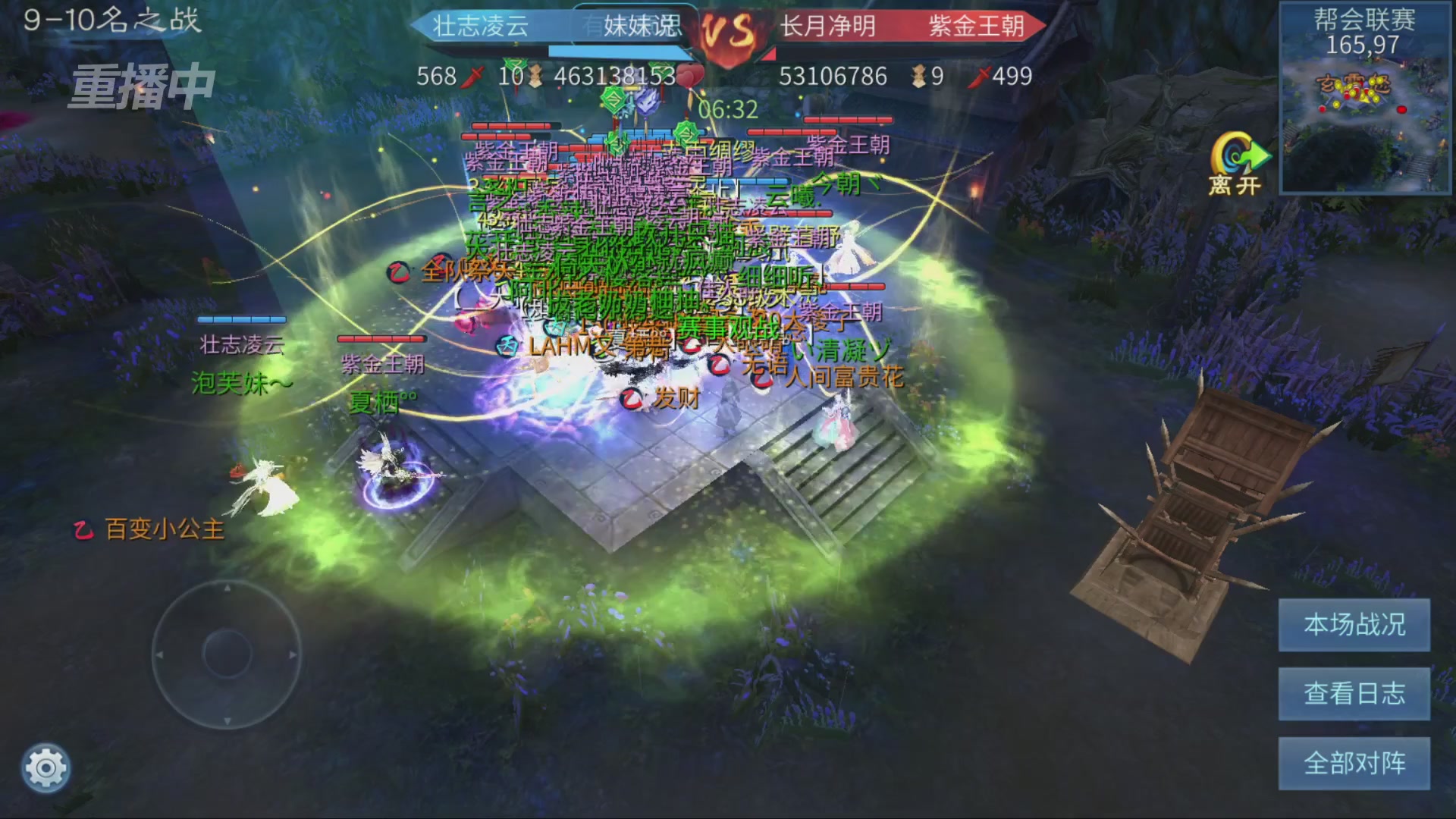The width and height of the screenshot is (1456, 819).
Task: View the 查看日志 battle log
Action: point(1354,694)
